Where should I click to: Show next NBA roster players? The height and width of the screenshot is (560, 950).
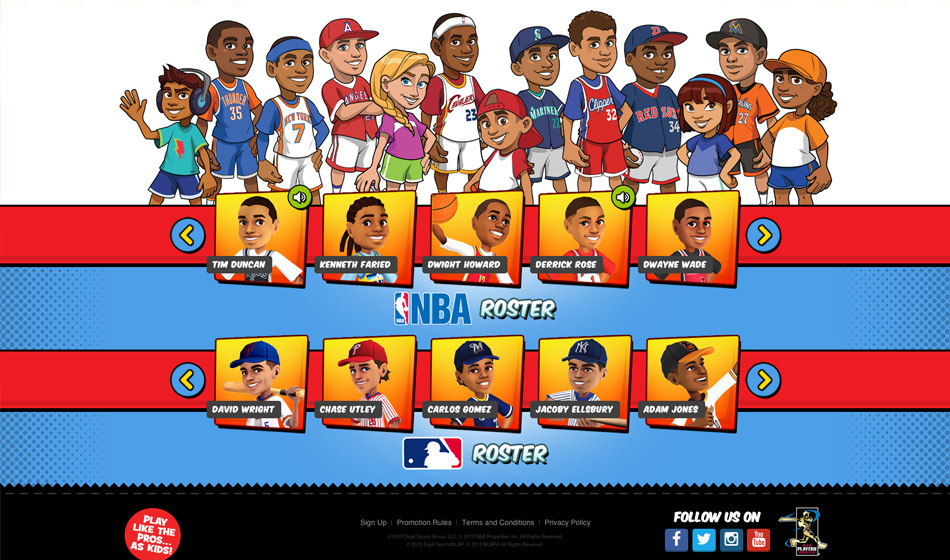[764, 235]
